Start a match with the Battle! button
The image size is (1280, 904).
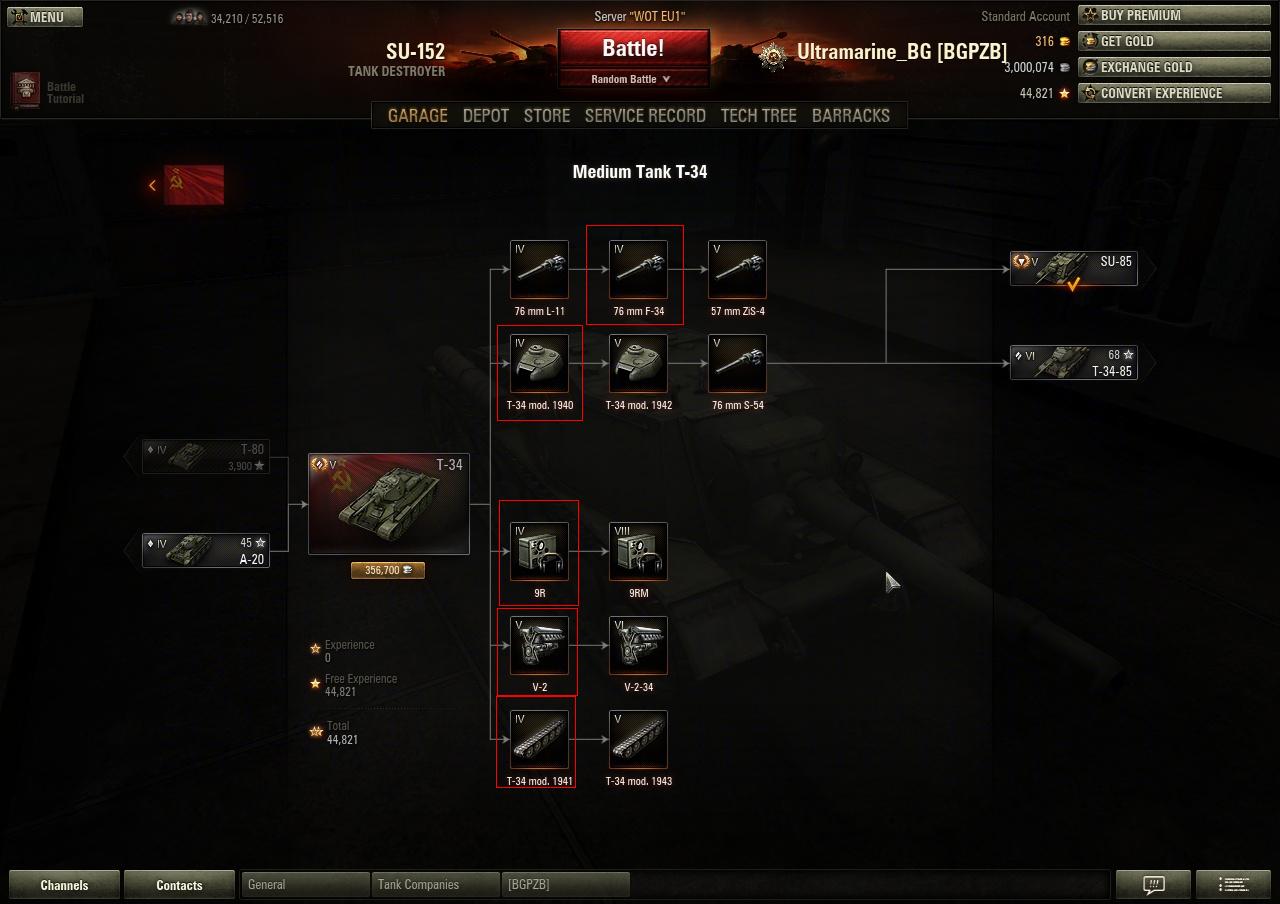click(633, 49)
